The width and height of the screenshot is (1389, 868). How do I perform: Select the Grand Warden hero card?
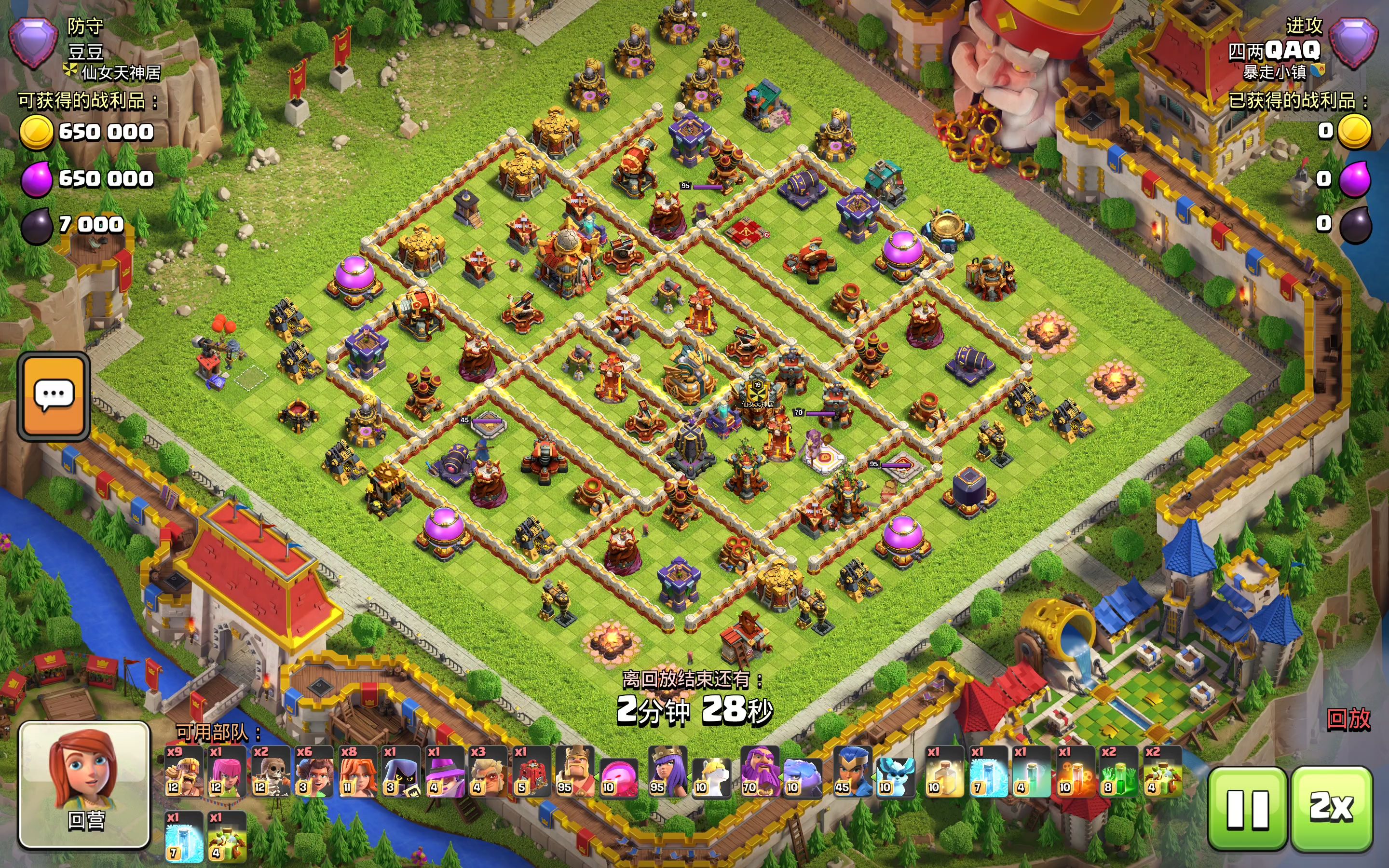(759, 772)
